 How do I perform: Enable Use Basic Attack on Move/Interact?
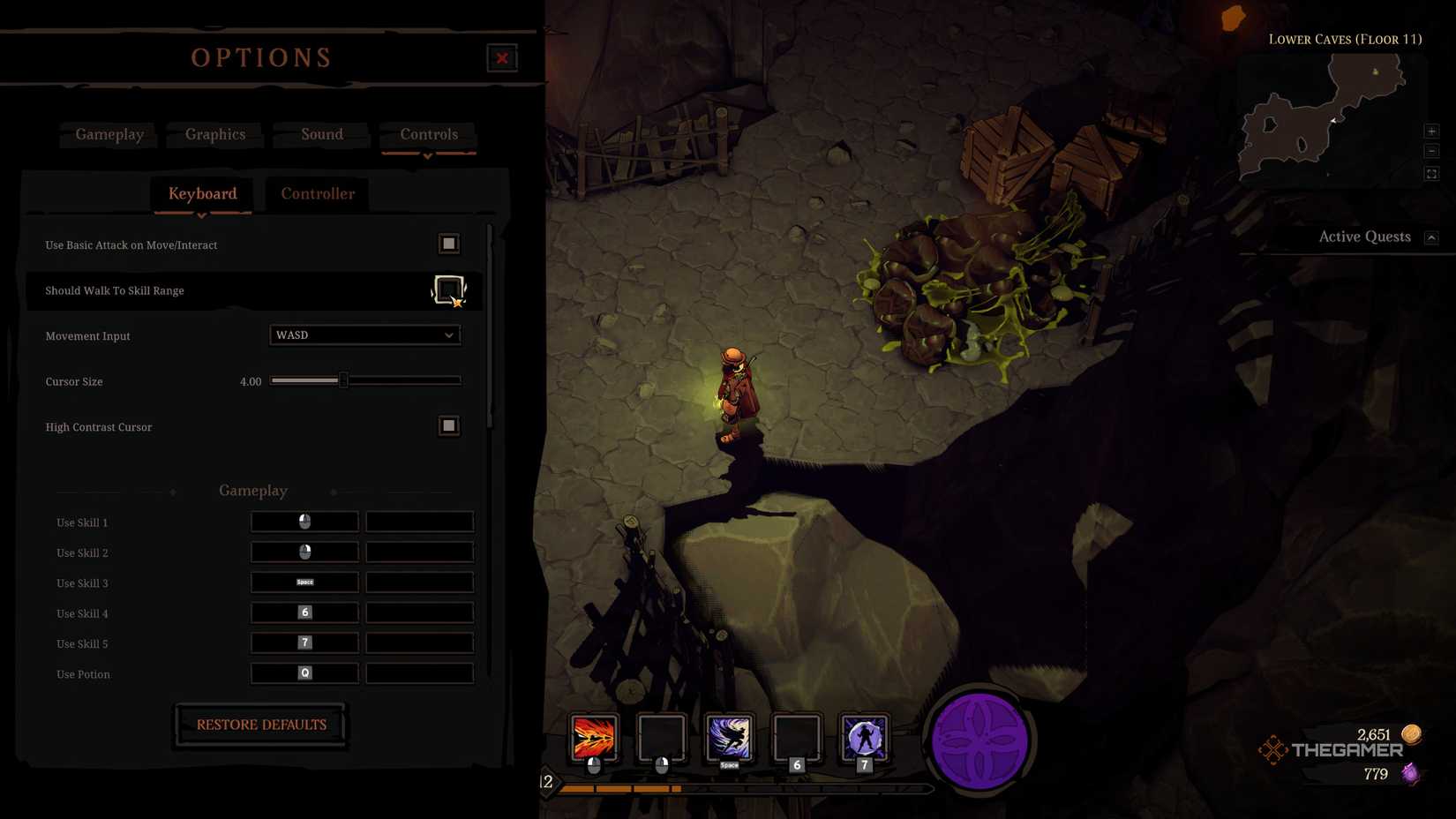pyautogui.click(x=449, y=244)
